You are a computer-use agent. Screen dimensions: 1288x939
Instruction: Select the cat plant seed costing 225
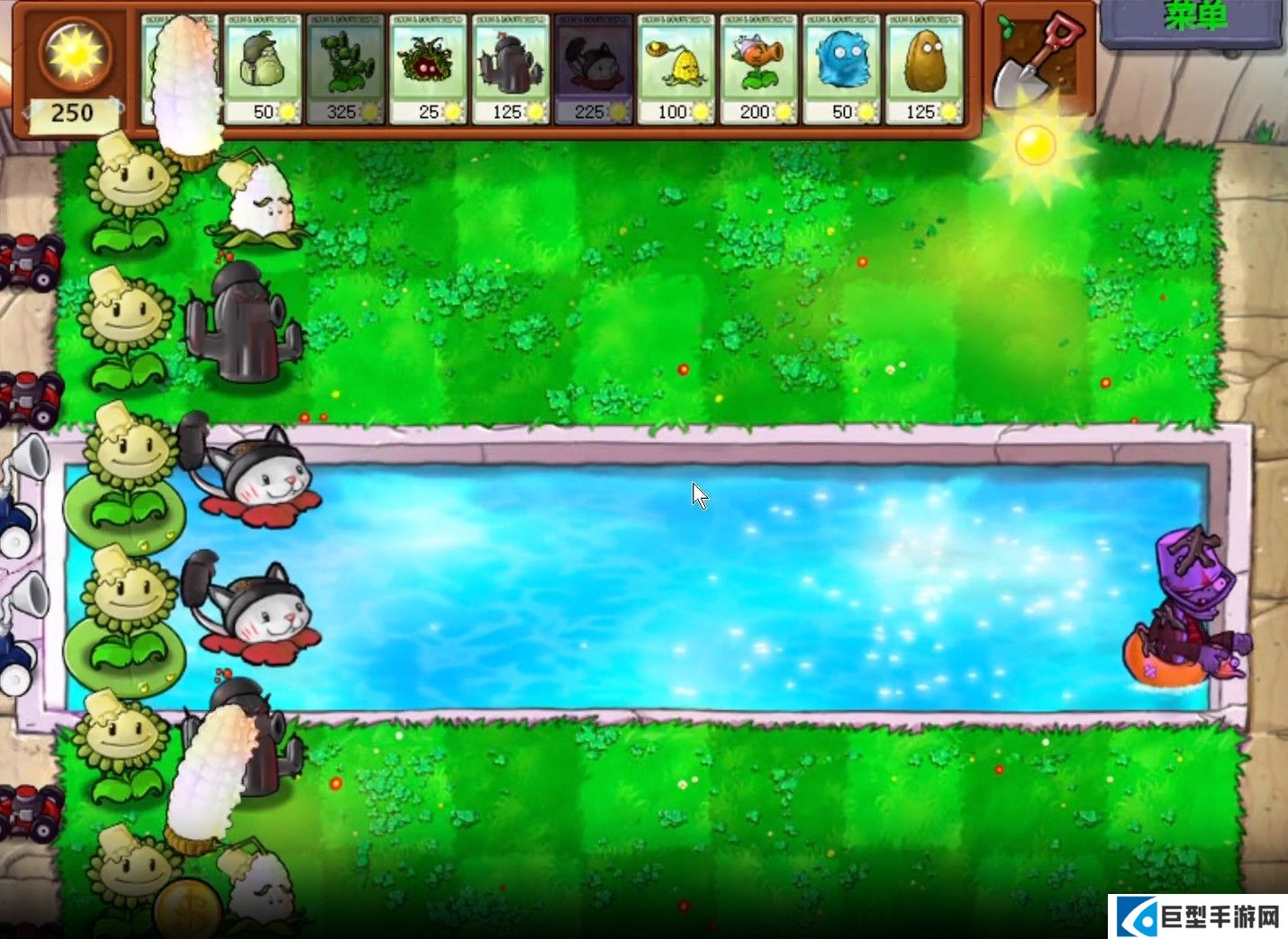(x=594, y=69)
